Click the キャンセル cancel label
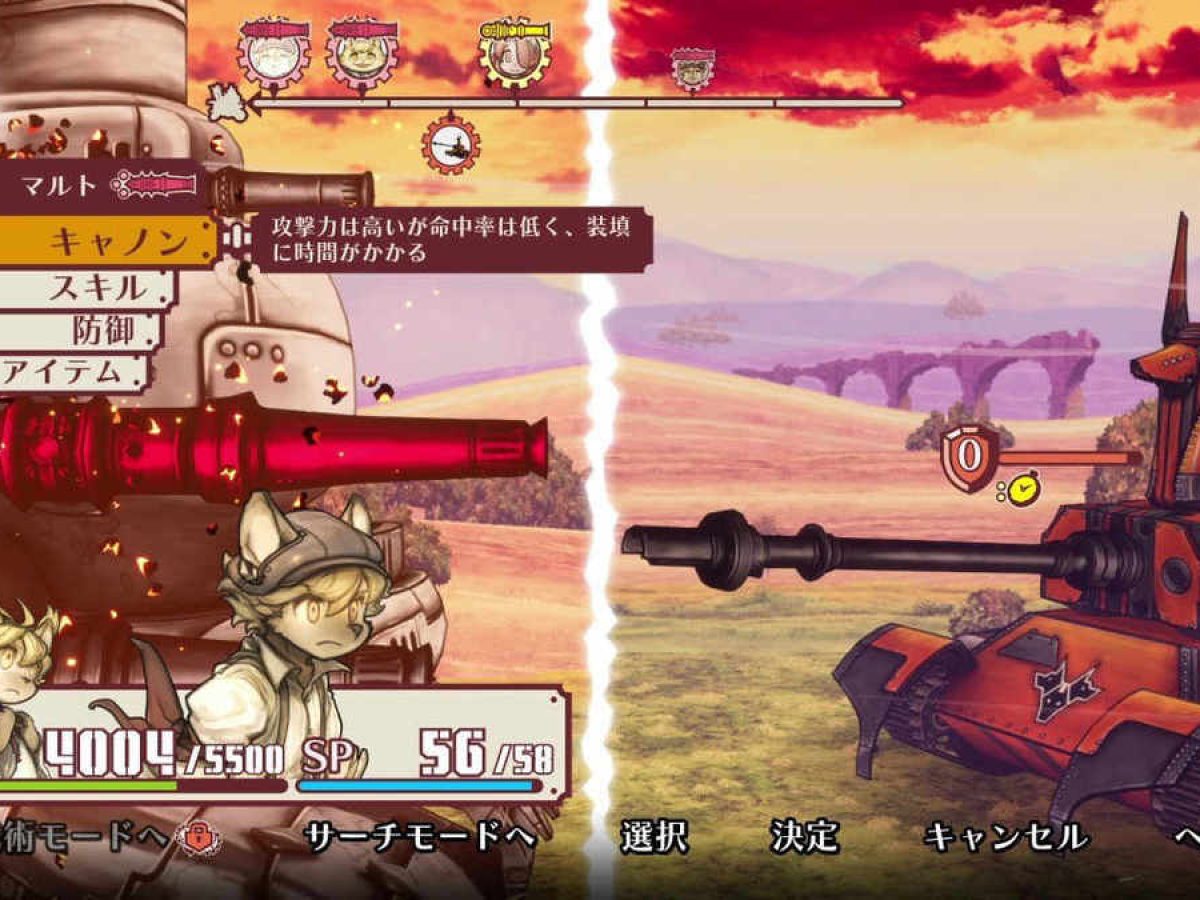 [1006, 837]
